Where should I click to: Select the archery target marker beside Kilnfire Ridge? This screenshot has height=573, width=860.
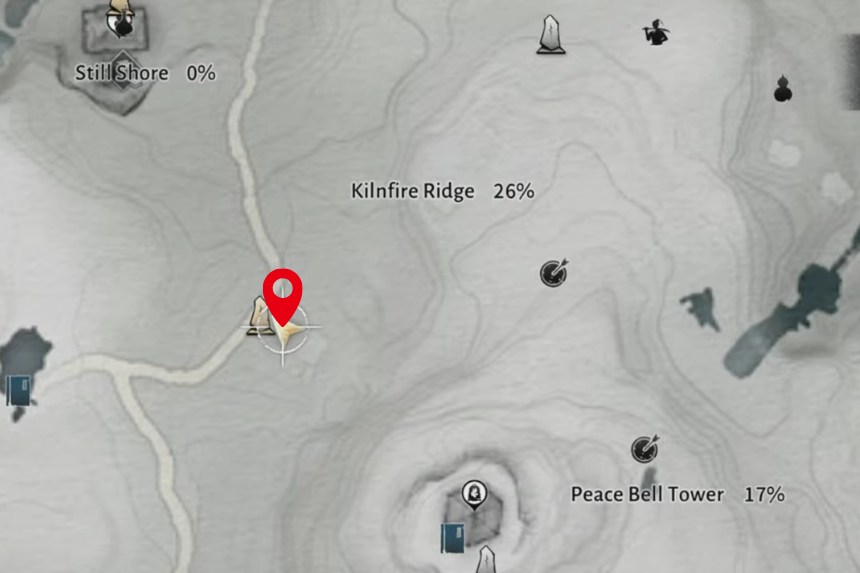coord(553,272)
